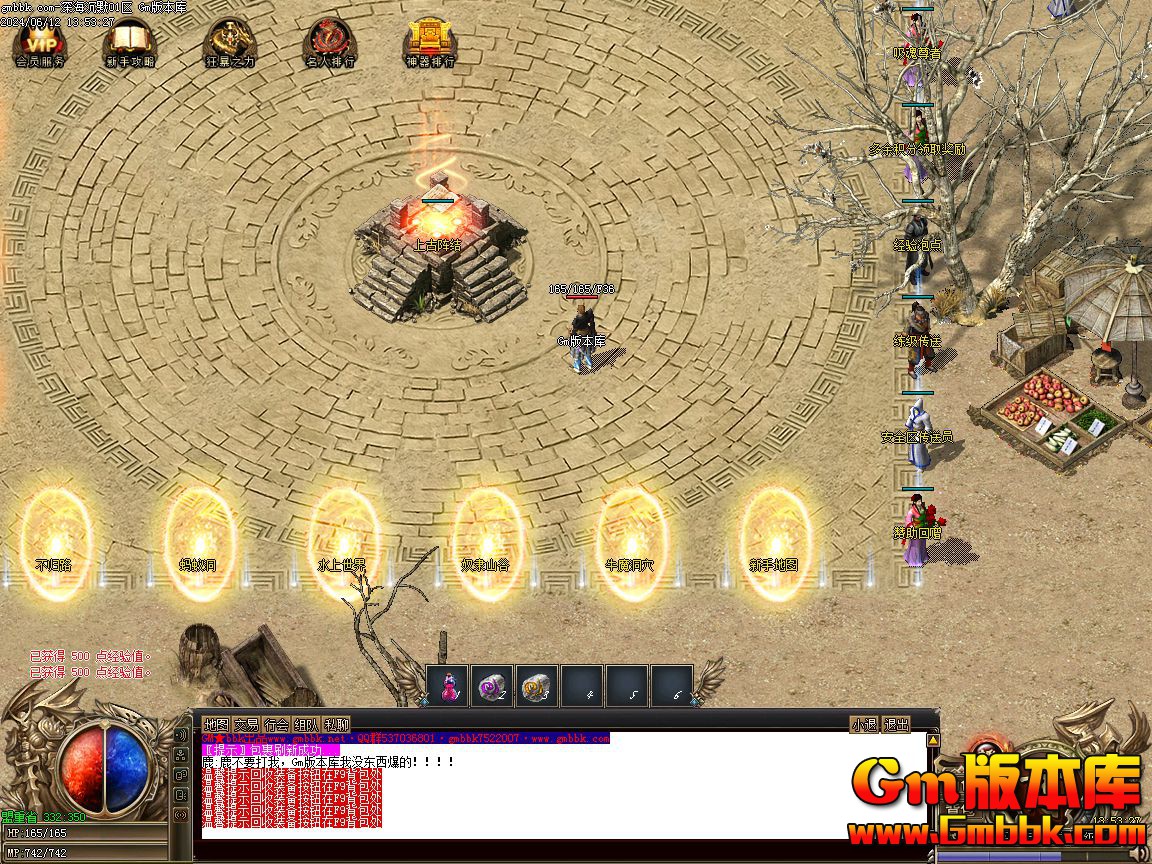Viewport: 1152px width, 864px height.
Task: Click the 地图 map button
Action: pyautogui.click(x=216, y=725)
